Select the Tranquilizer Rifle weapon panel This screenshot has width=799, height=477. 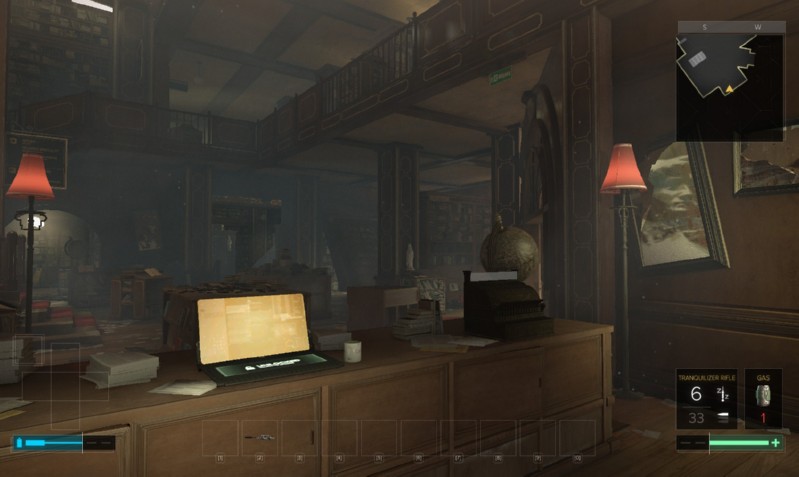pos(706,400)
